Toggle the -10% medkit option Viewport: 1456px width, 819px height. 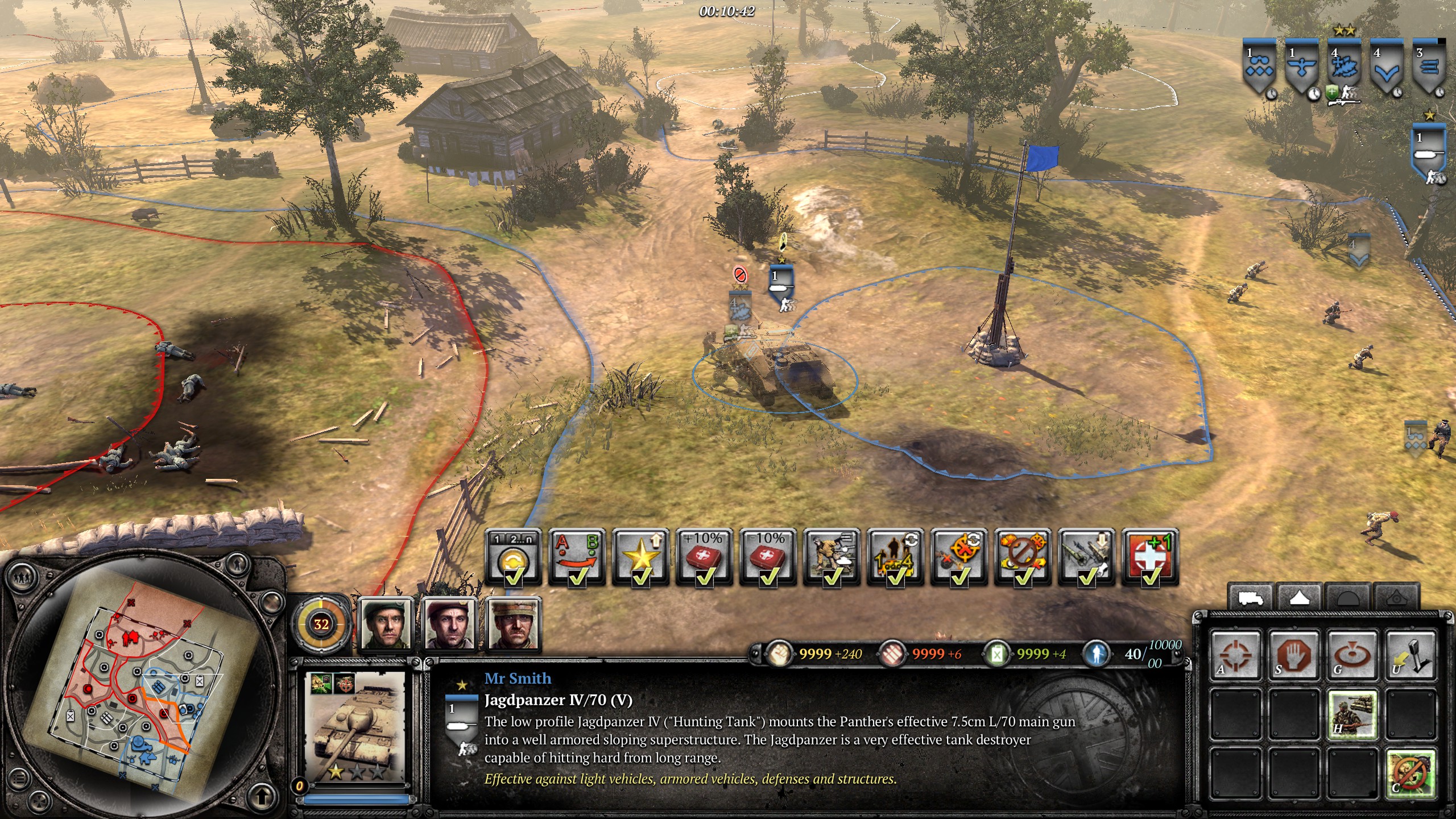click(768, 557)
